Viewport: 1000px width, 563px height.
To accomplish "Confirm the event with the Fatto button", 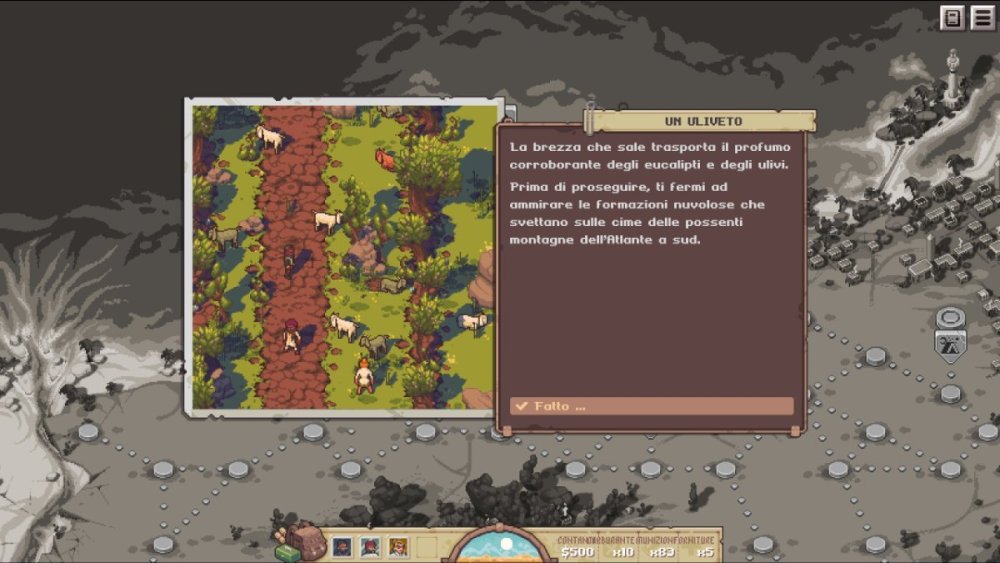I will coord(651,406).
